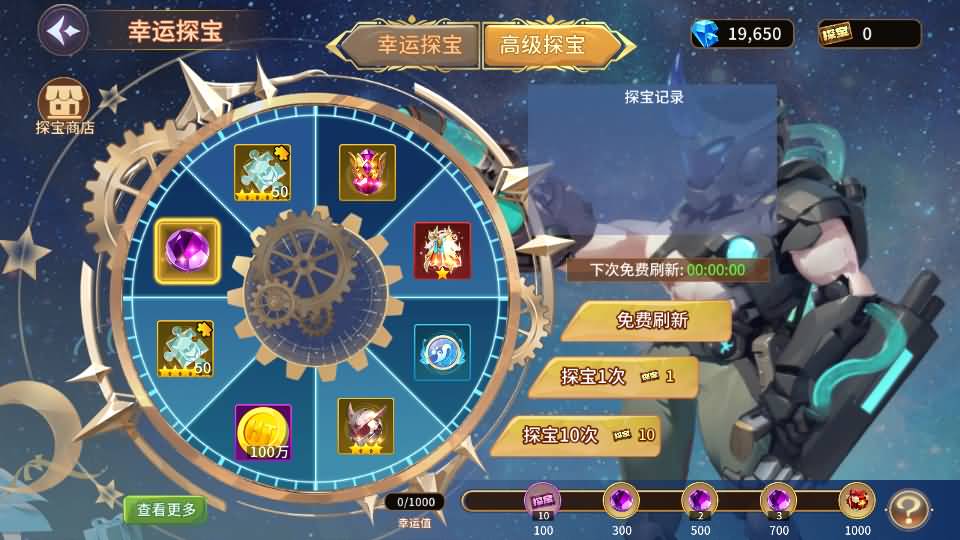Select the 100万 gold coin prize

tap(263, 432)
